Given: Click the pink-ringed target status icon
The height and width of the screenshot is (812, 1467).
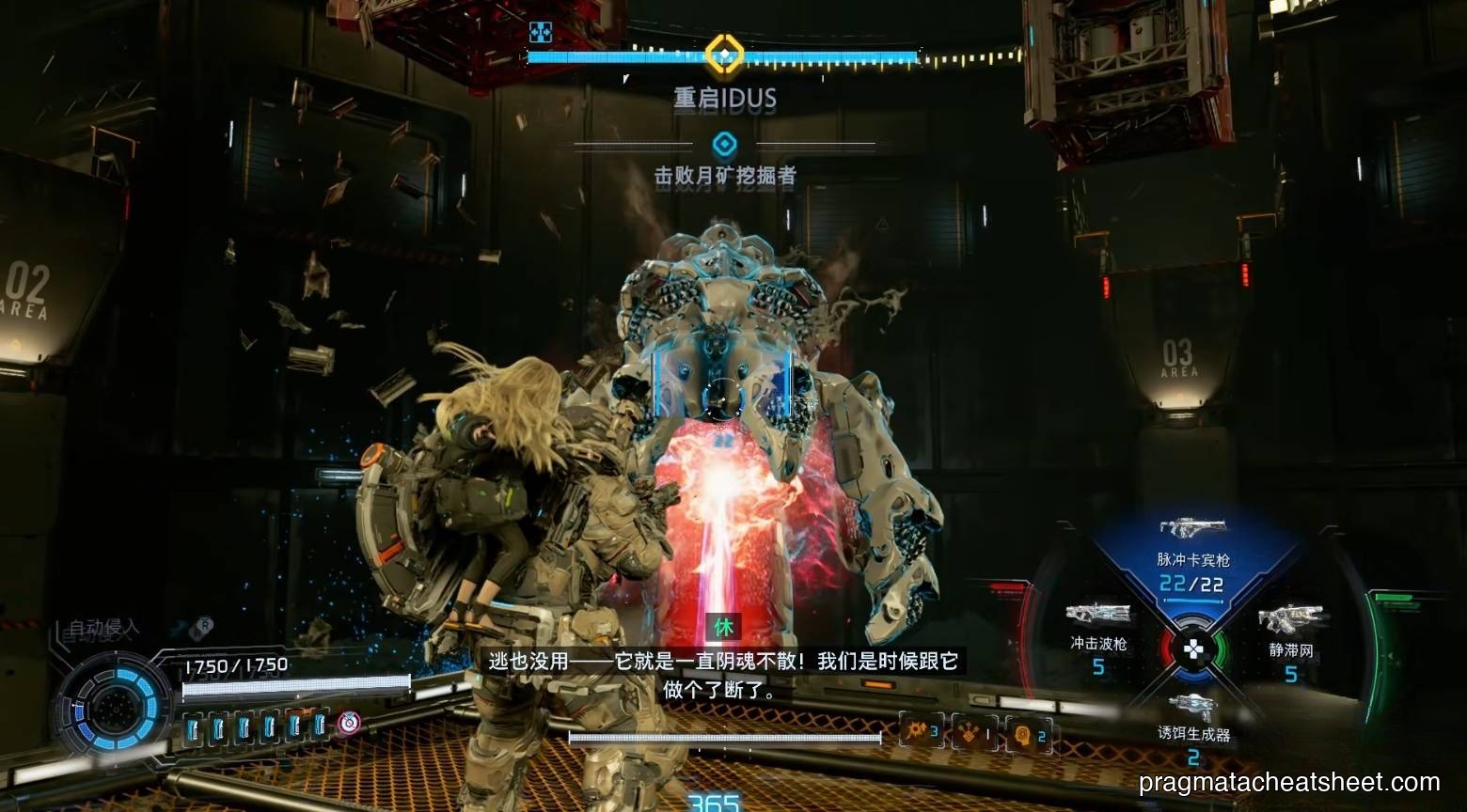Looking at the screenshot, I should click(x=349, y=722).
